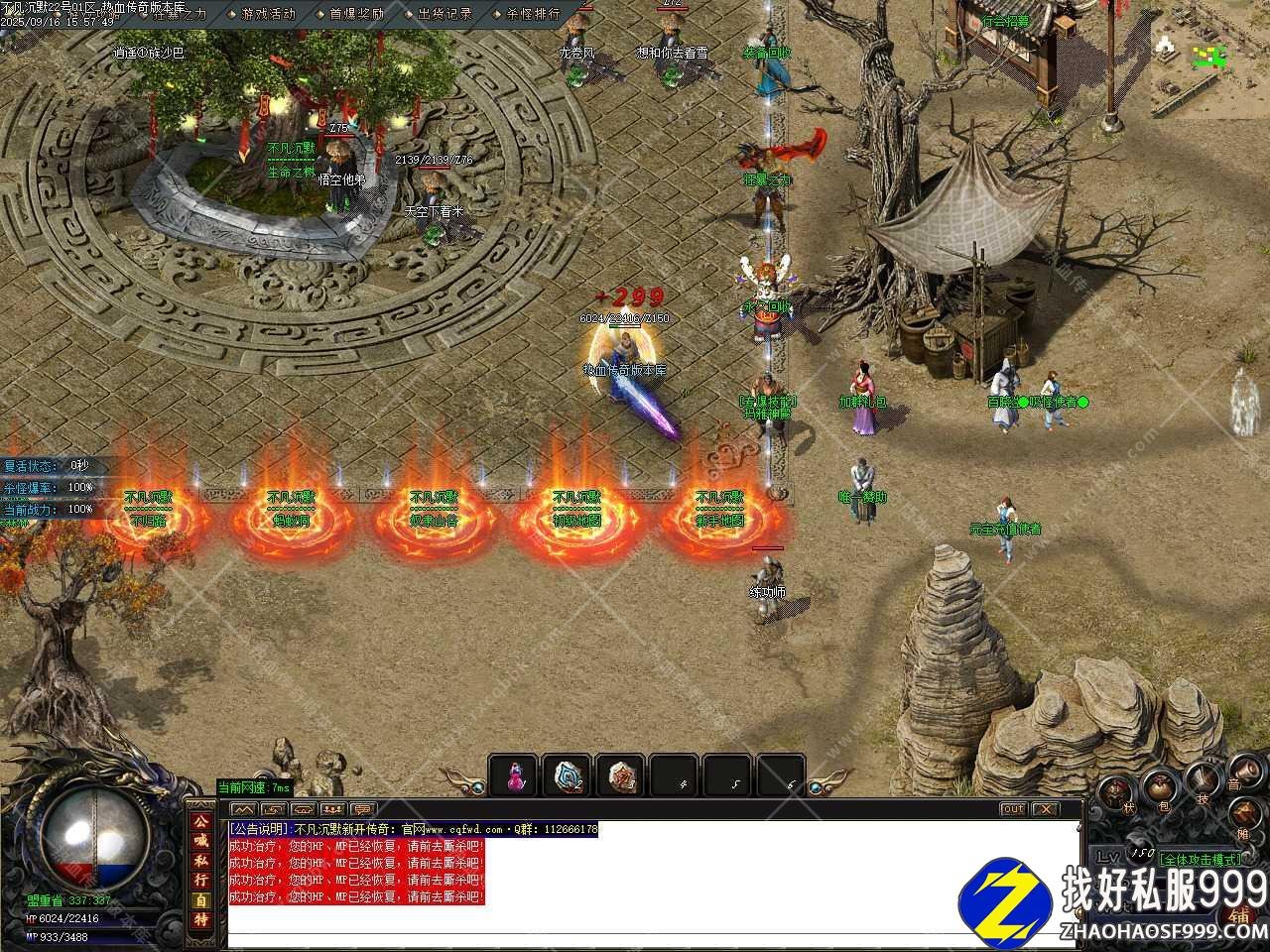Use the blue scroll in hotbar slot 2

coord(568,775)
